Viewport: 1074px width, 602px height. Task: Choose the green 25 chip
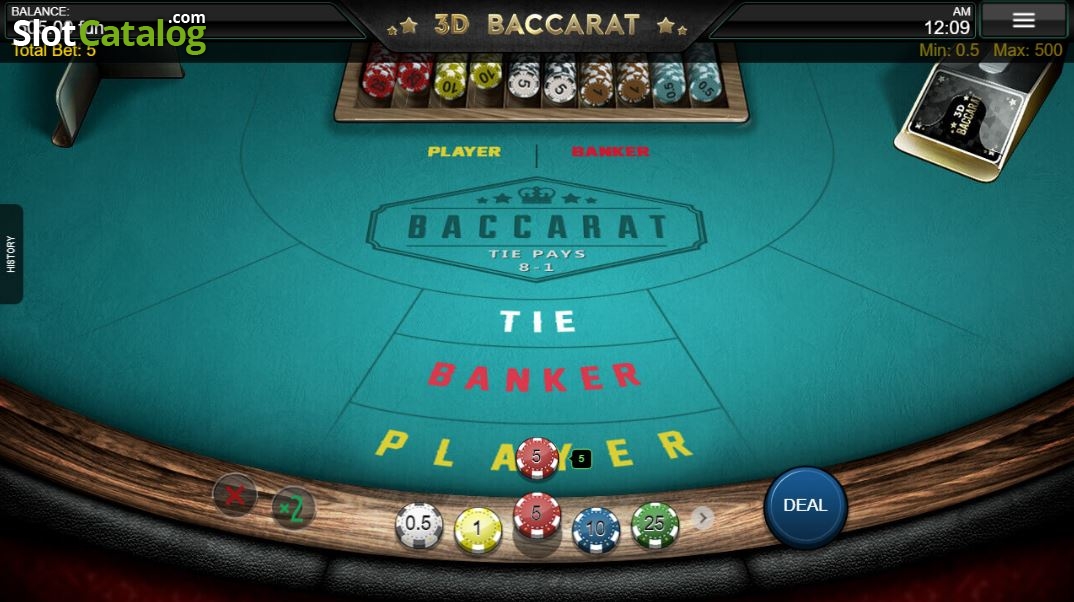[x=655, y=524]
